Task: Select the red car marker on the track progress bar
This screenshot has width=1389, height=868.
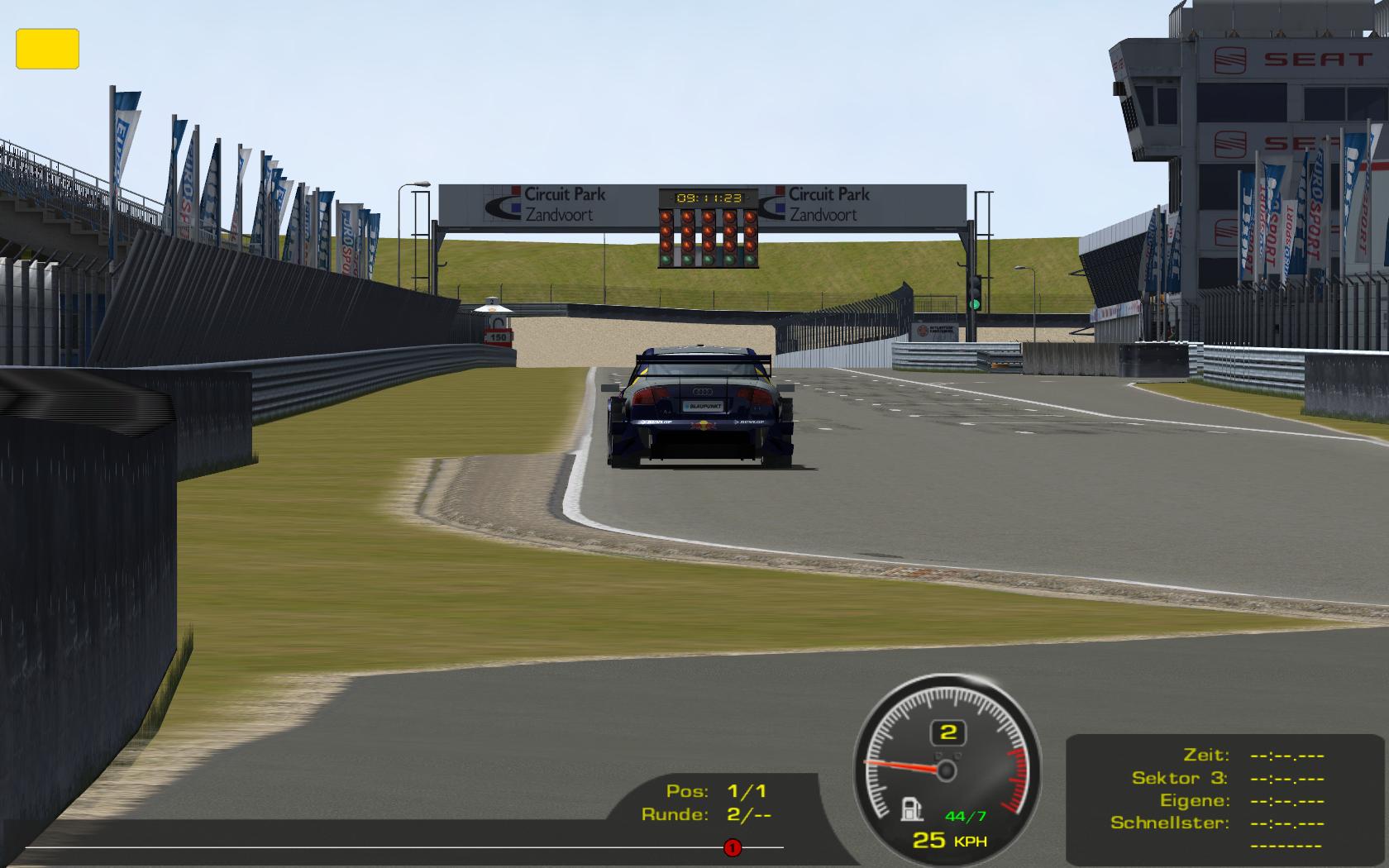Action: [x=732, y=847]
